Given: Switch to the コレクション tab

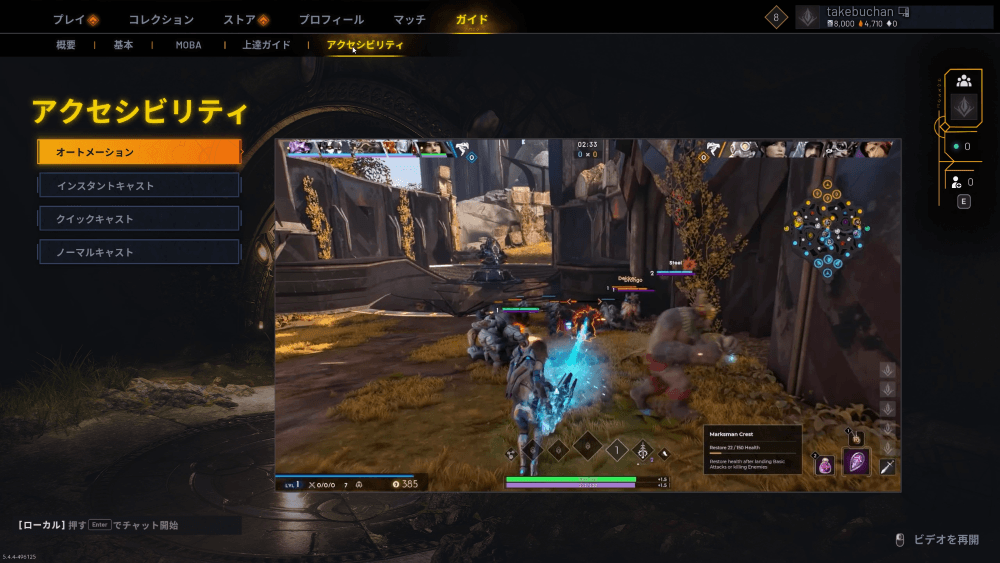Looking at the screenshot, I should (161, 19).
